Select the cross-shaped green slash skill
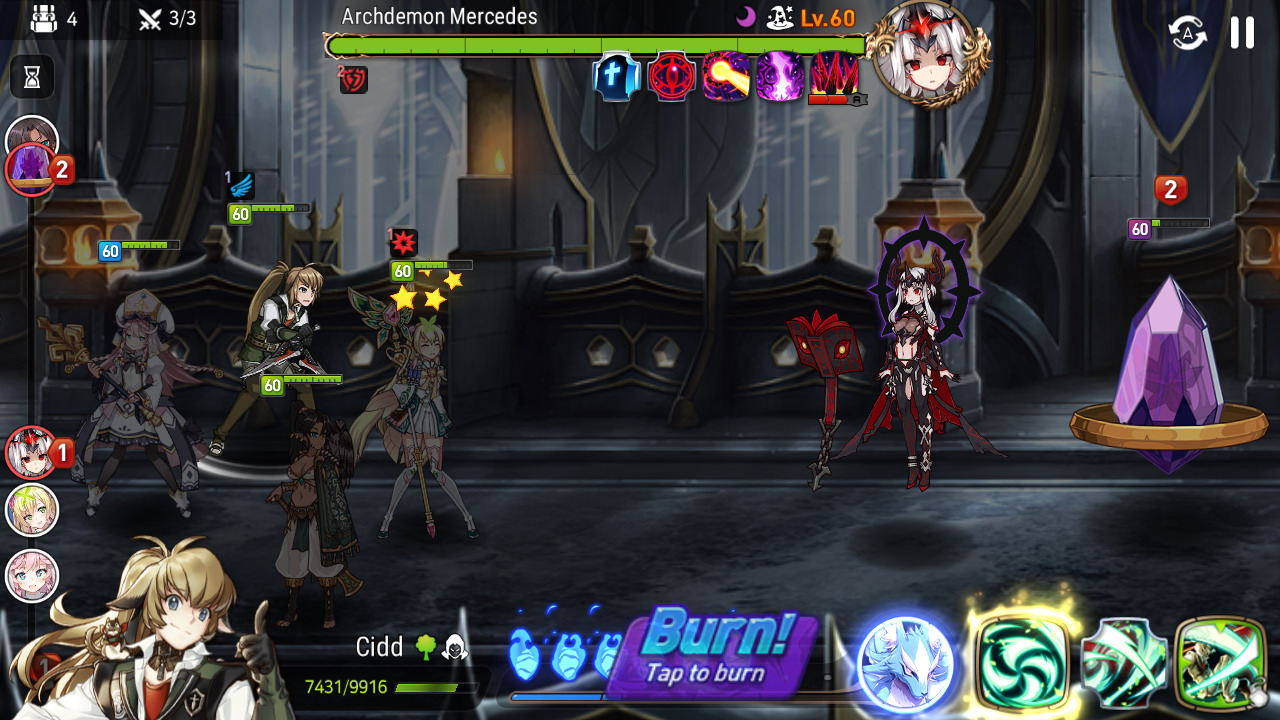Screen dimensions: 1280x720 [1124, 662]
